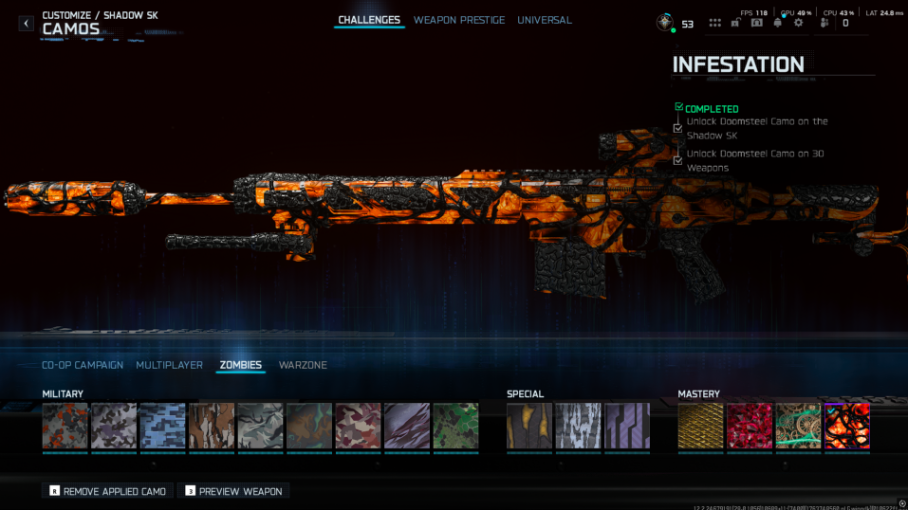Image resolution: width=908 pixels, height=510 pixels.
Task: Choose the green leafy Military camo
Action: pos(455,426)
